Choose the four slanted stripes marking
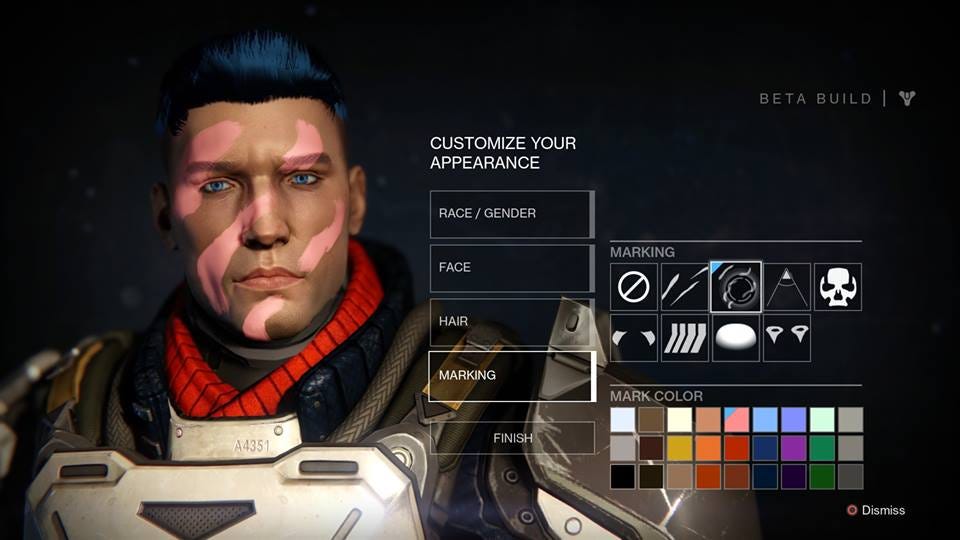 [685, 338]
